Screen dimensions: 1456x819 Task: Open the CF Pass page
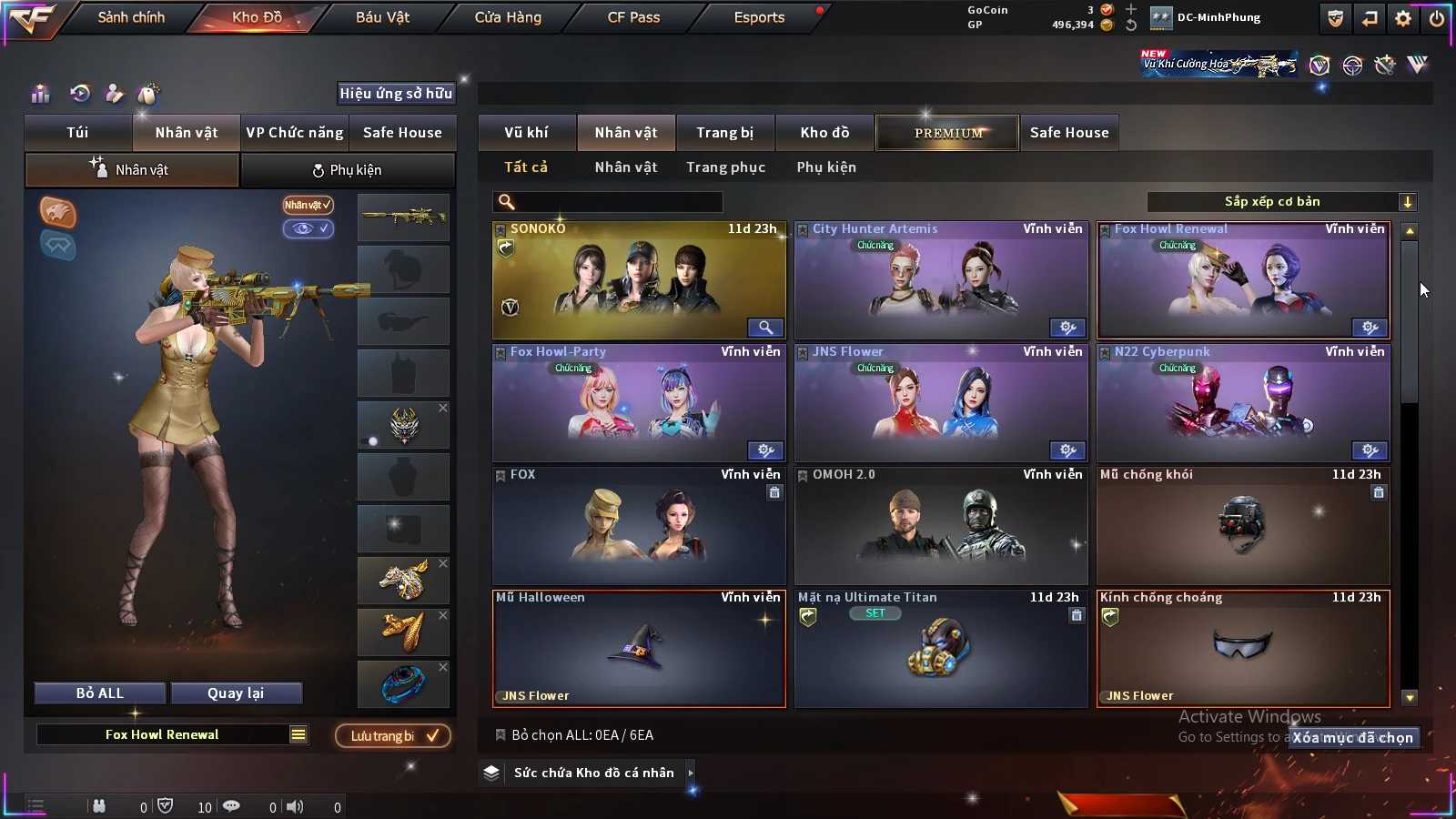633,17
